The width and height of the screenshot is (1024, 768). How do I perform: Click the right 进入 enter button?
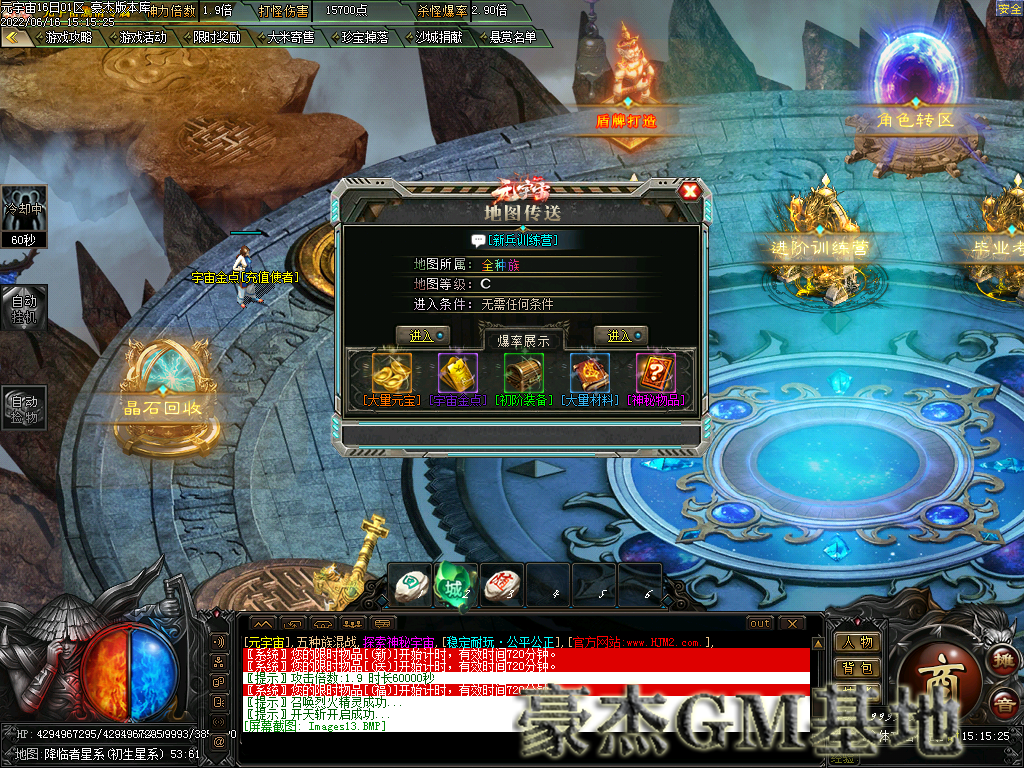coord(620,336)
